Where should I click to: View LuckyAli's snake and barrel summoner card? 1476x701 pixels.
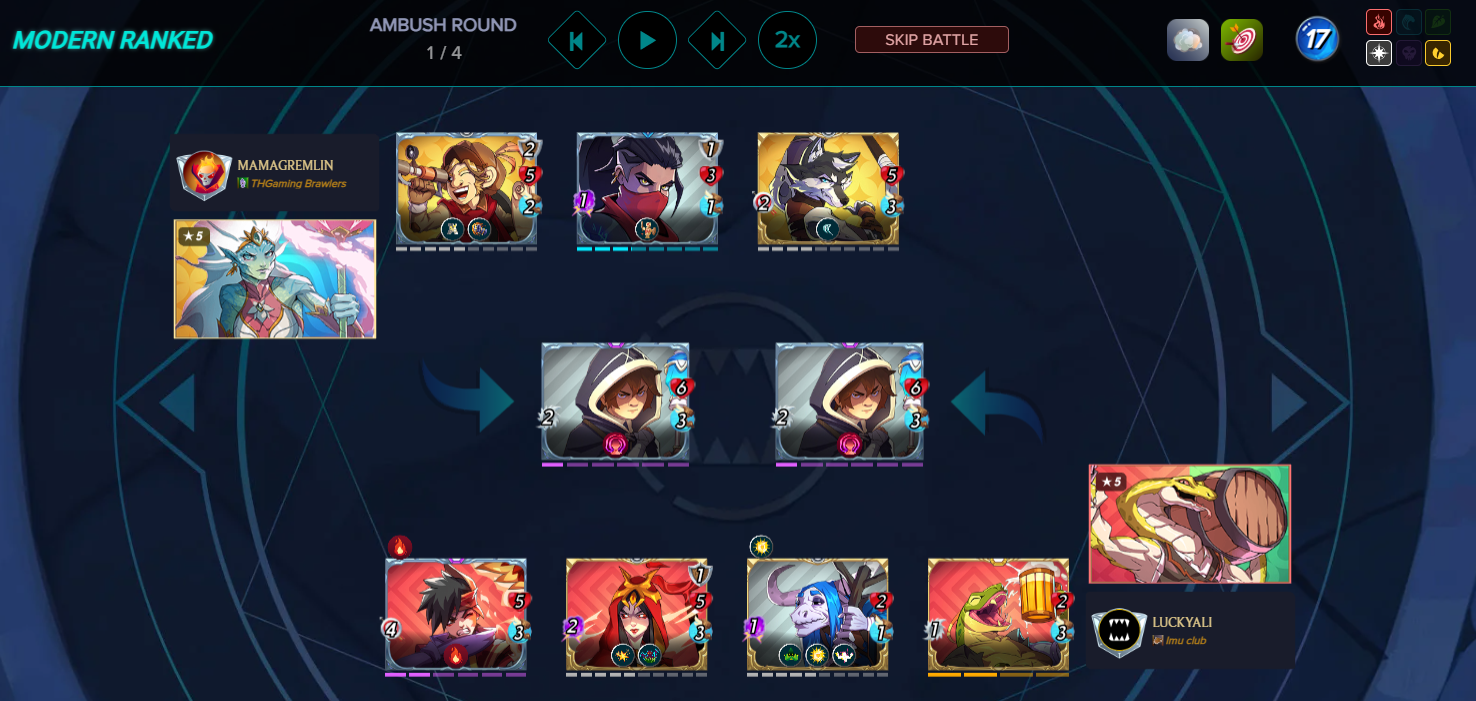[1189, 523]
